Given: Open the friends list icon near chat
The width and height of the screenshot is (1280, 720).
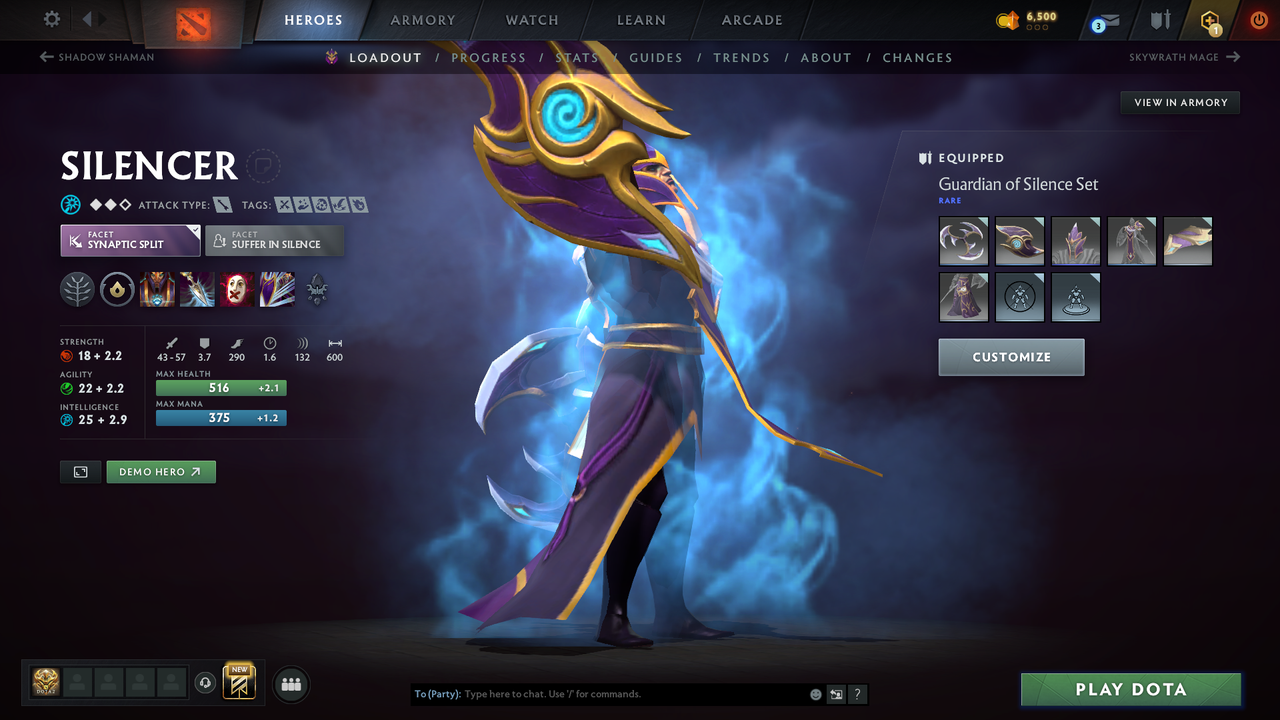Looking at the screenshot, I should 290,683.
